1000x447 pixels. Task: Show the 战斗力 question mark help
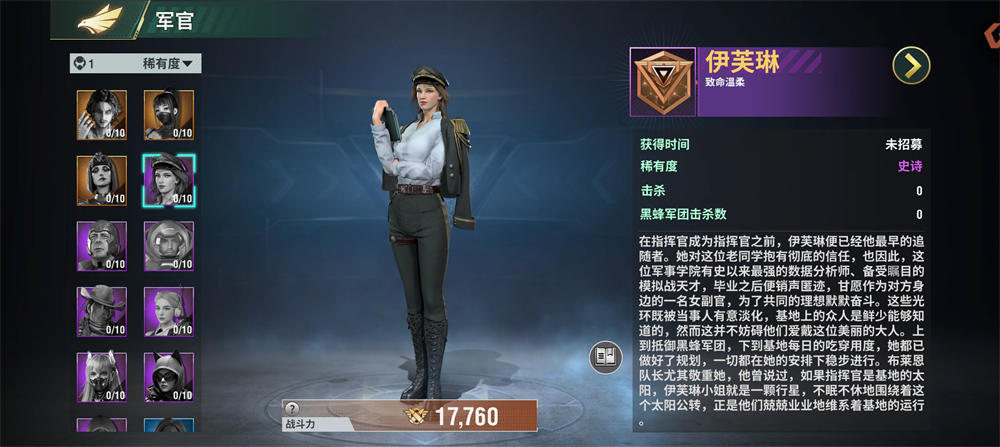pos(292,408)
